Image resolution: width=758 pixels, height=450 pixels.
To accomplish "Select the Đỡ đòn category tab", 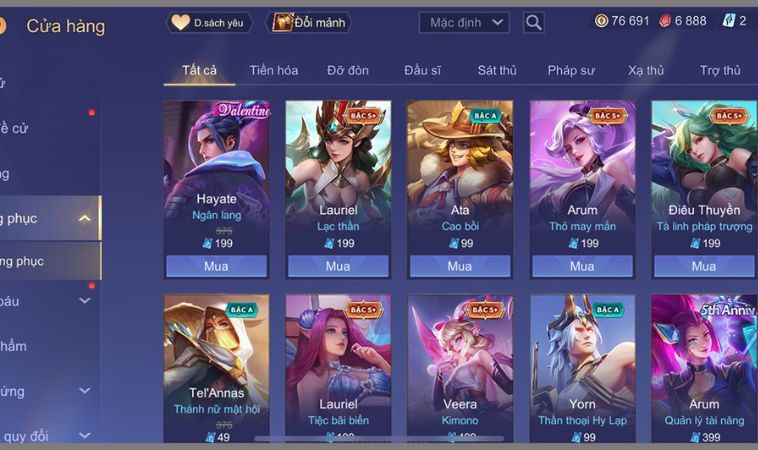I will [x=348, y=70].
